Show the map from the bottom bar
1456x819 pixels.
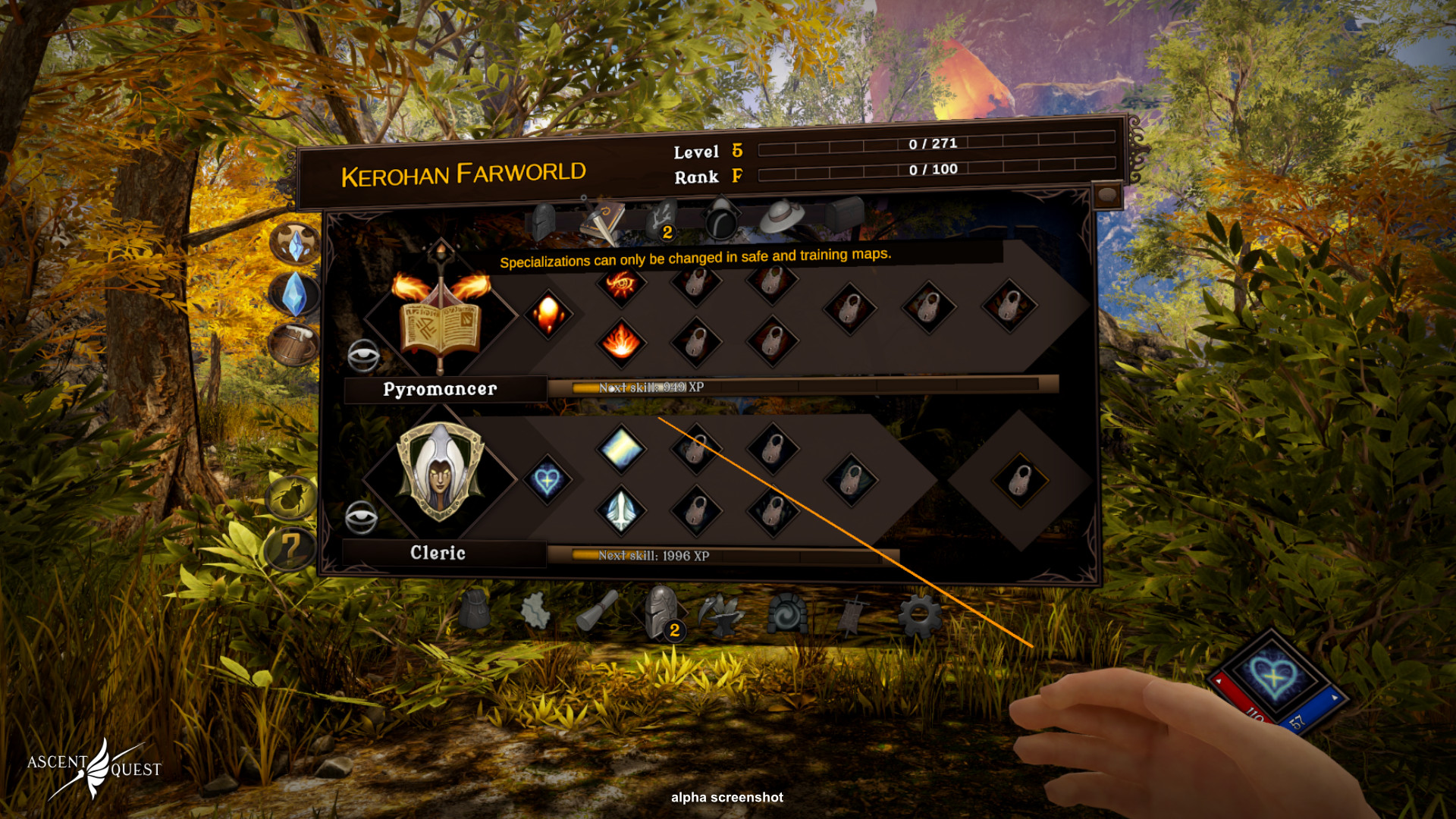coord(536,610)
